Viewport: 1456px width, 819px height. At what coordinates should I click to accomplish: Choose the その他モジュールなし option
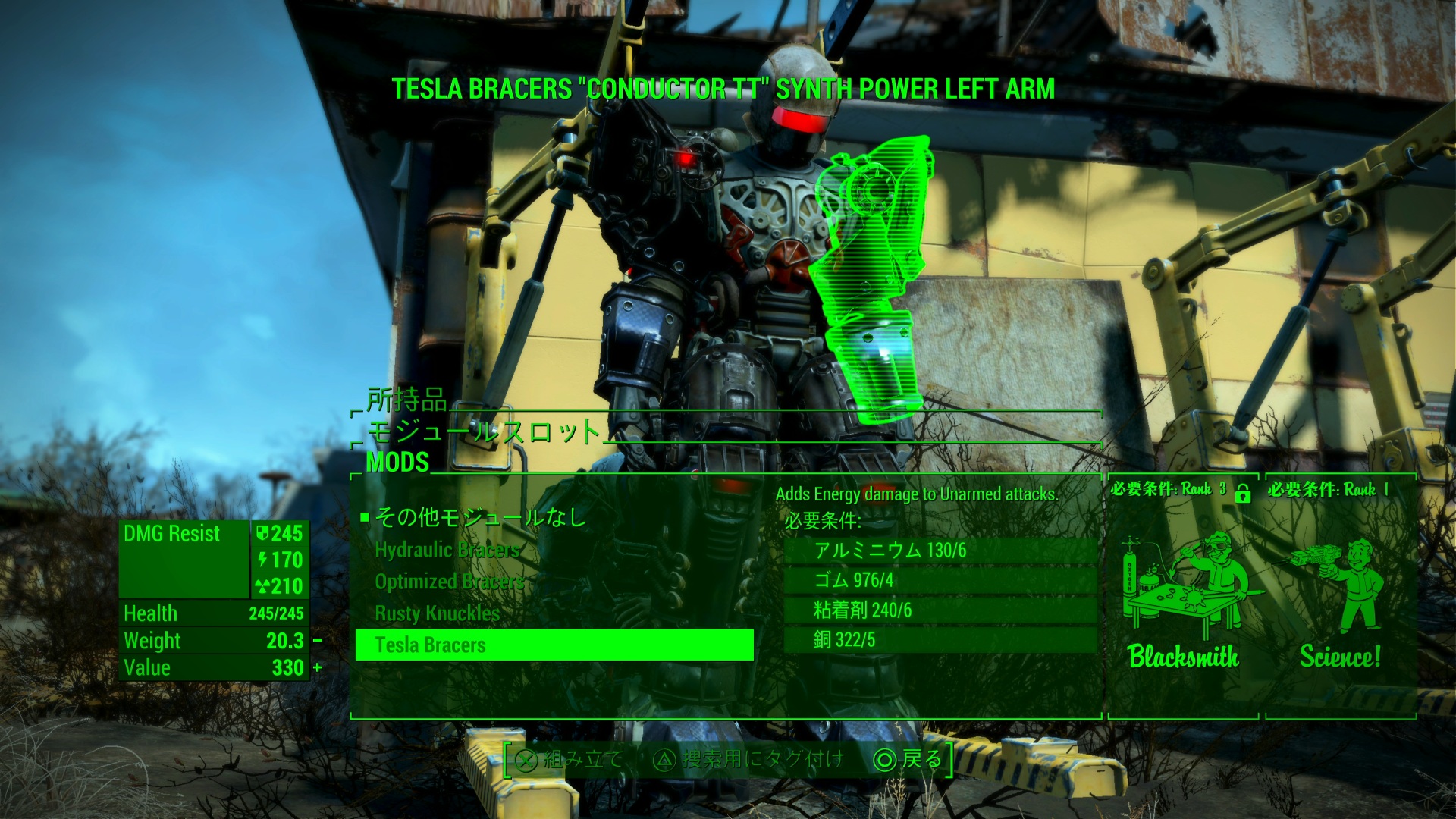(481, 517)
